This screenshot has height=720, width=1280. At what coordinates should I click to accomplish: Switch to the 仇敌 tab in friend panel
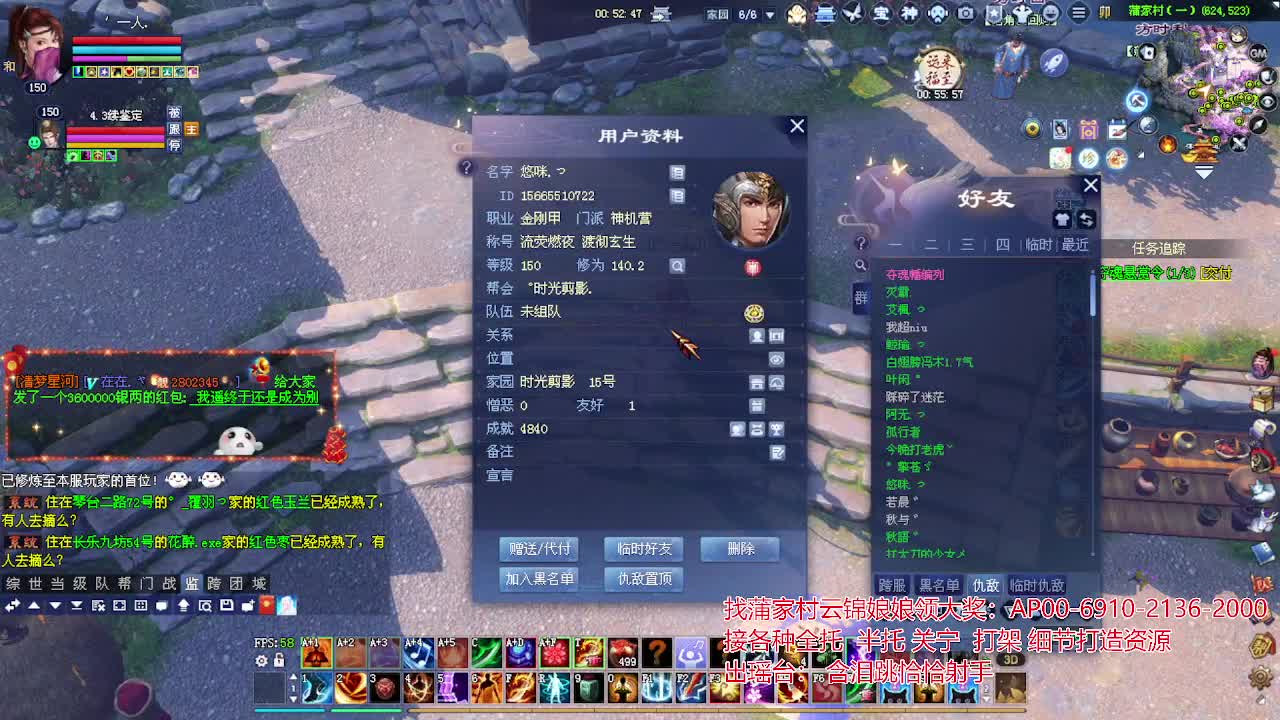tap(985, 584)
